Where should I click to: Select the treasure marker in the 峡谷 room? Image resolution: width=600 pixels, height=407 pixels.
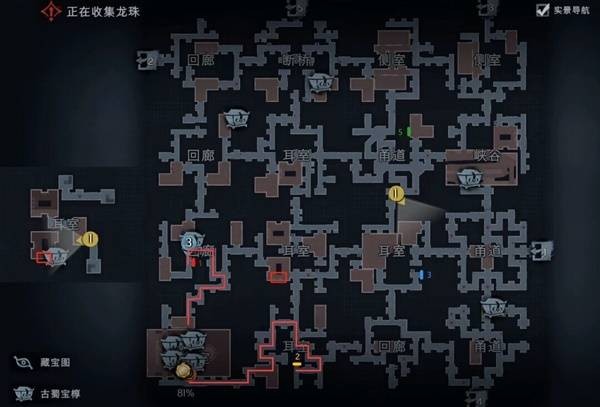coord(467,176)
